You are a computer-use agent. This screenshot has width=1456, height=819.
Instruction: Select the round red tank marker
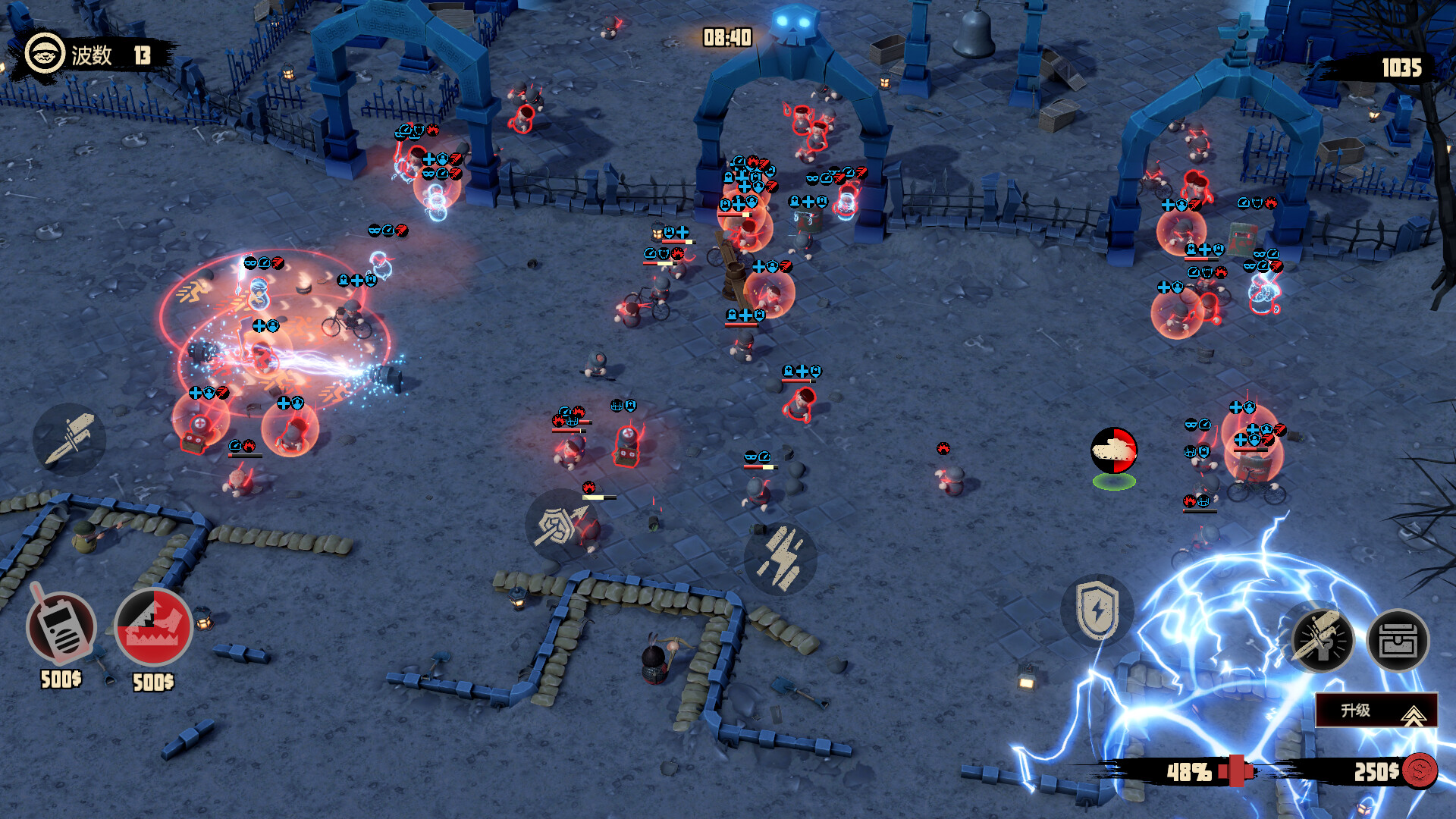click(x=1113, y=450)
